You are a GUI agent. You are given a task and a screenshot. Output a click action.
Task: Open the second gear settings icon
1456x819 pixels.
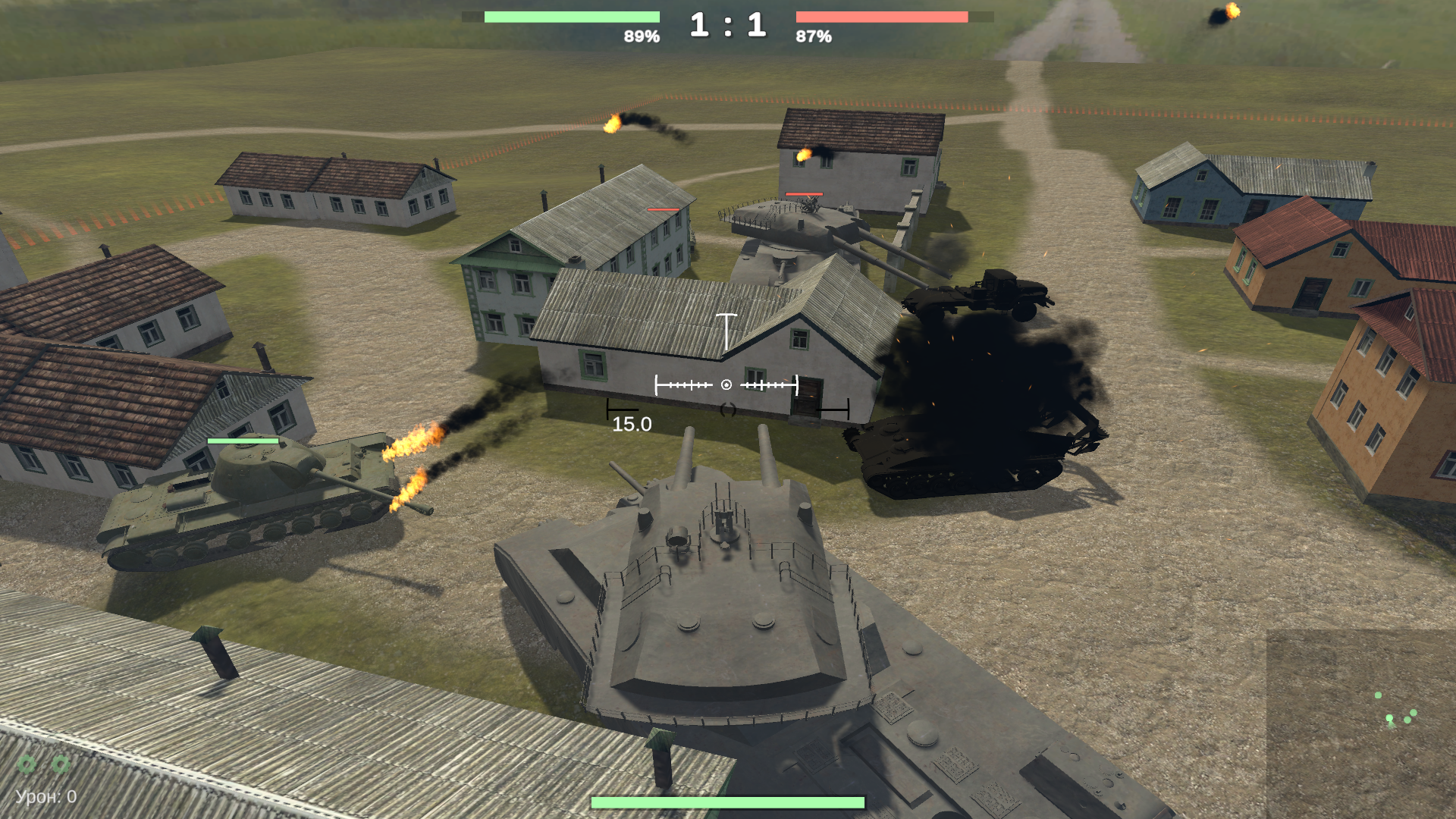(x=60, y=764)
